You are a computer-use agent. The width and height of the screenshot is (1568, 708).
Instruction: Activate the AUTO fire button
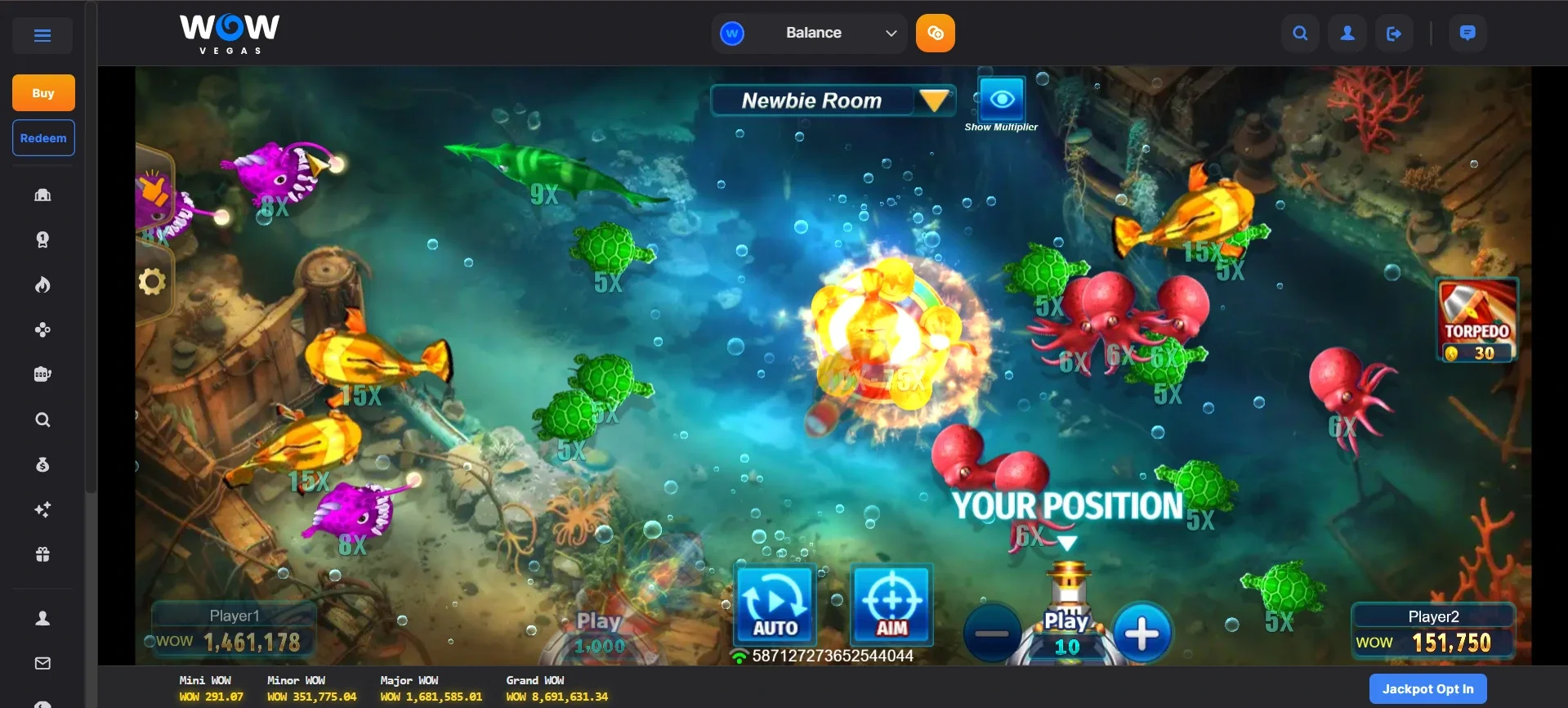click(775, 604)
